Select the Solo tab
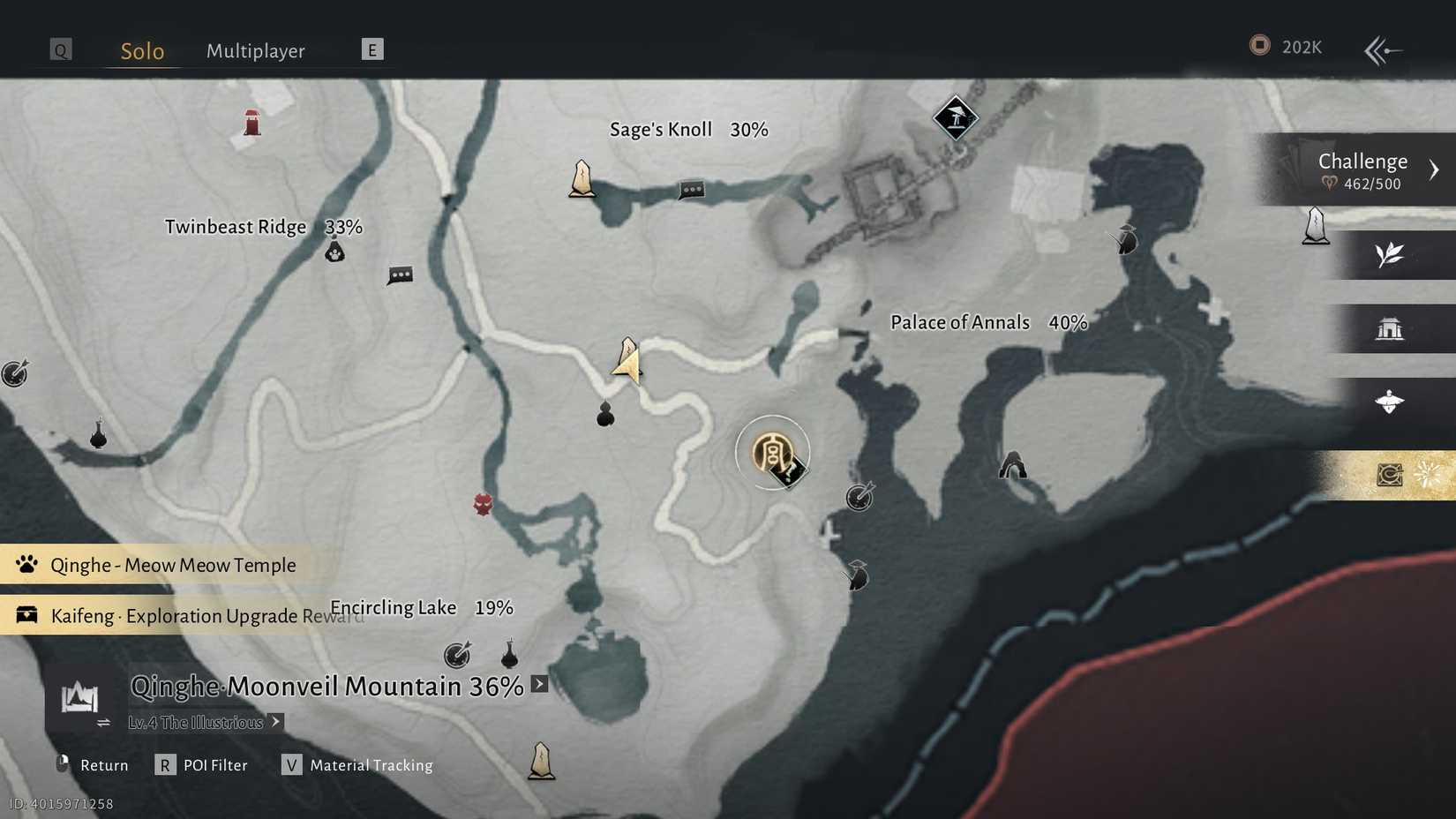 142,50
